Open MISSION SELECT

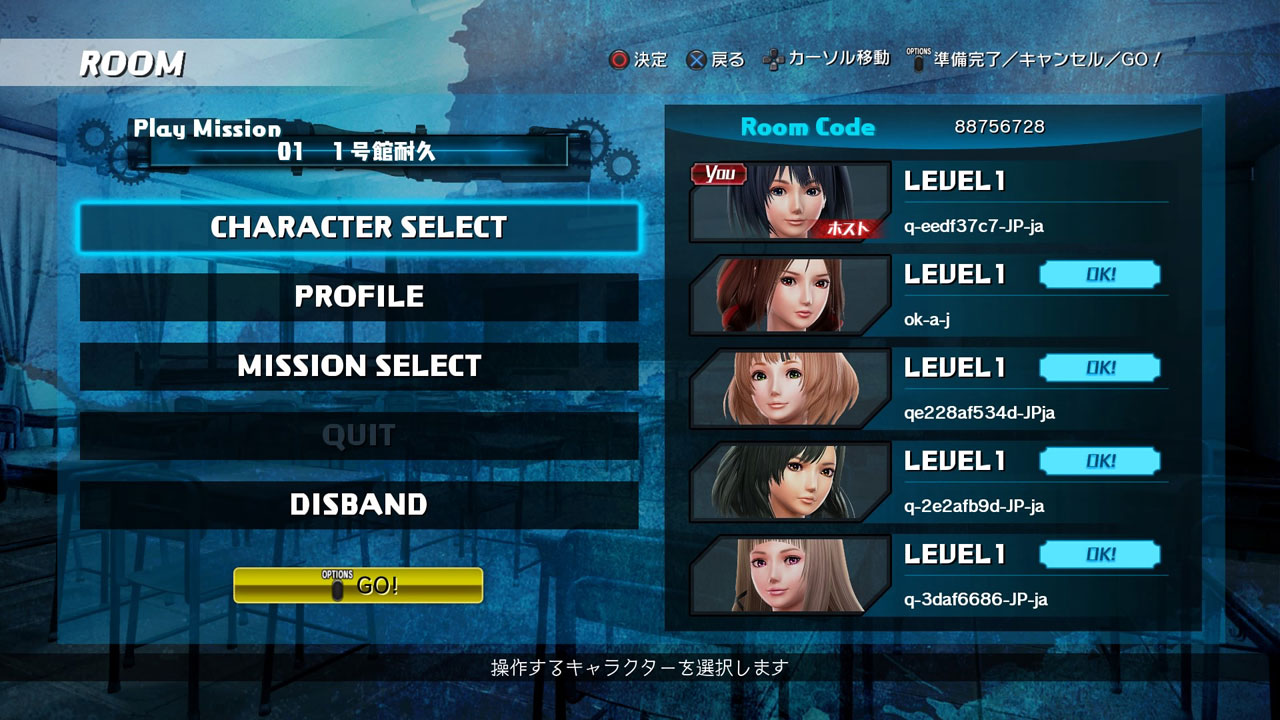pos(358,366)
